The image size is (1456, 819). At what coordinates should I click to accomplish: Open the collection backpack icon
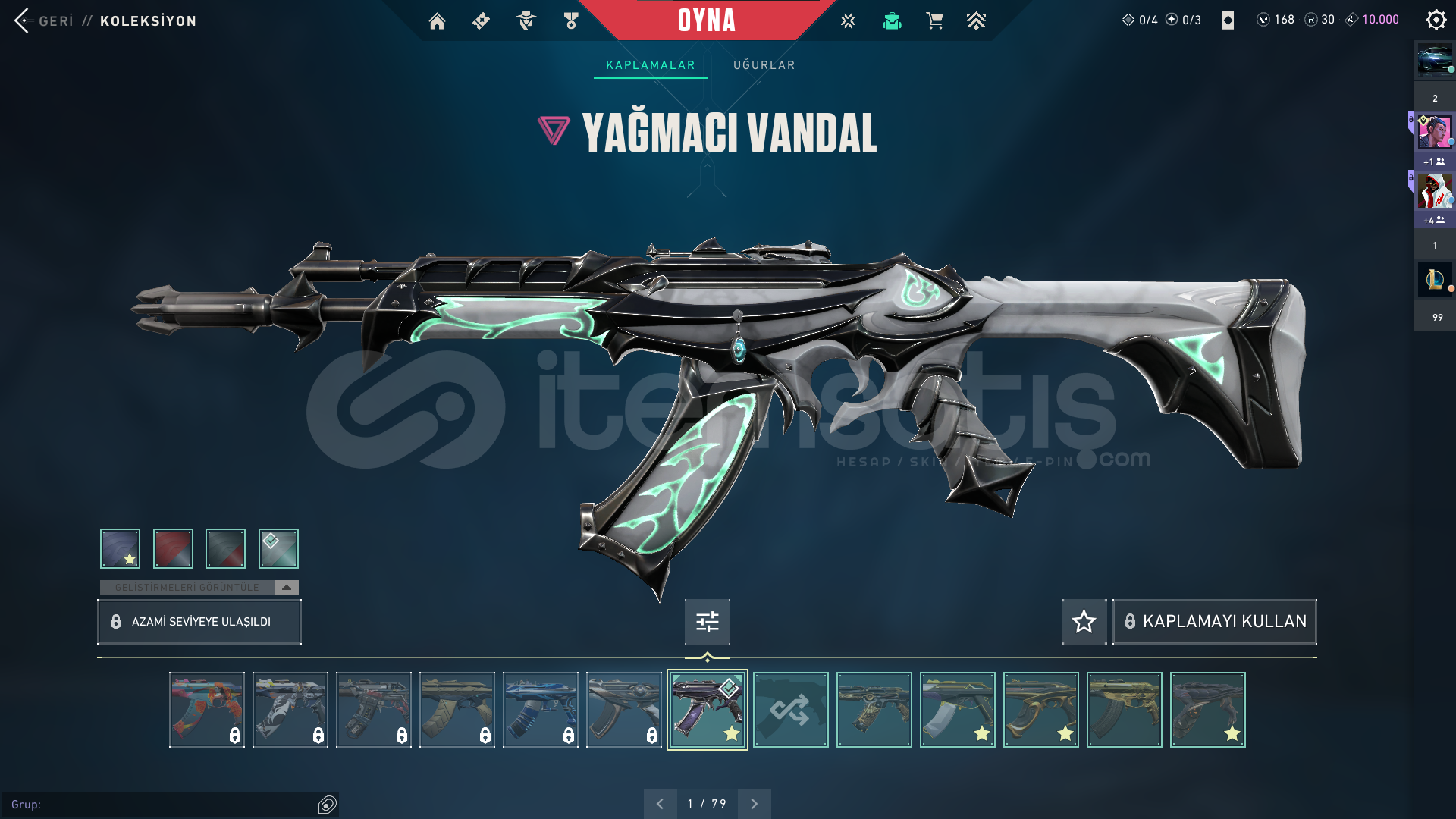[892, 20]
